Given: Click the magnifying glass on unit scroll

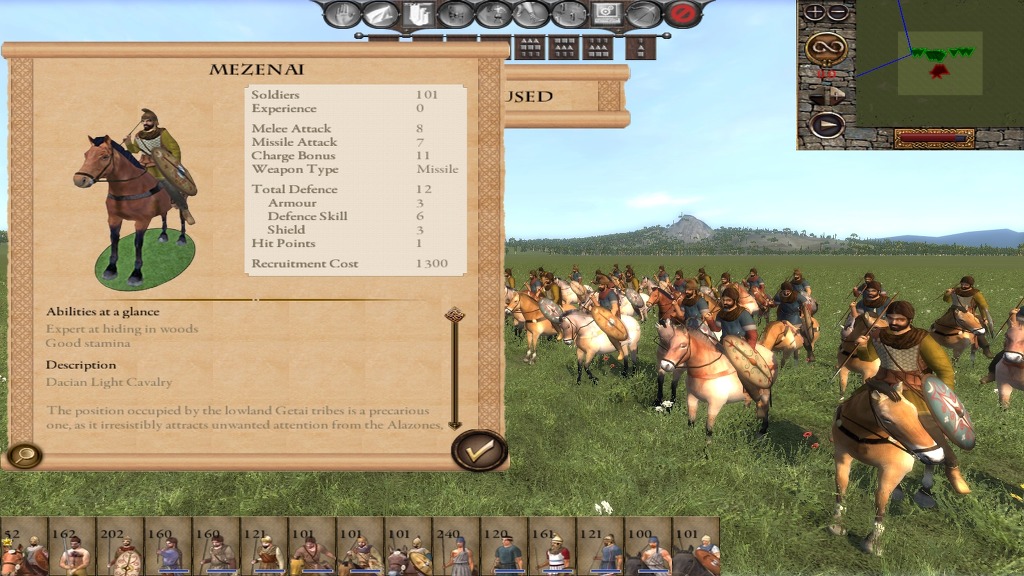Looking at the screenshot, I should (x=23, y=456).
